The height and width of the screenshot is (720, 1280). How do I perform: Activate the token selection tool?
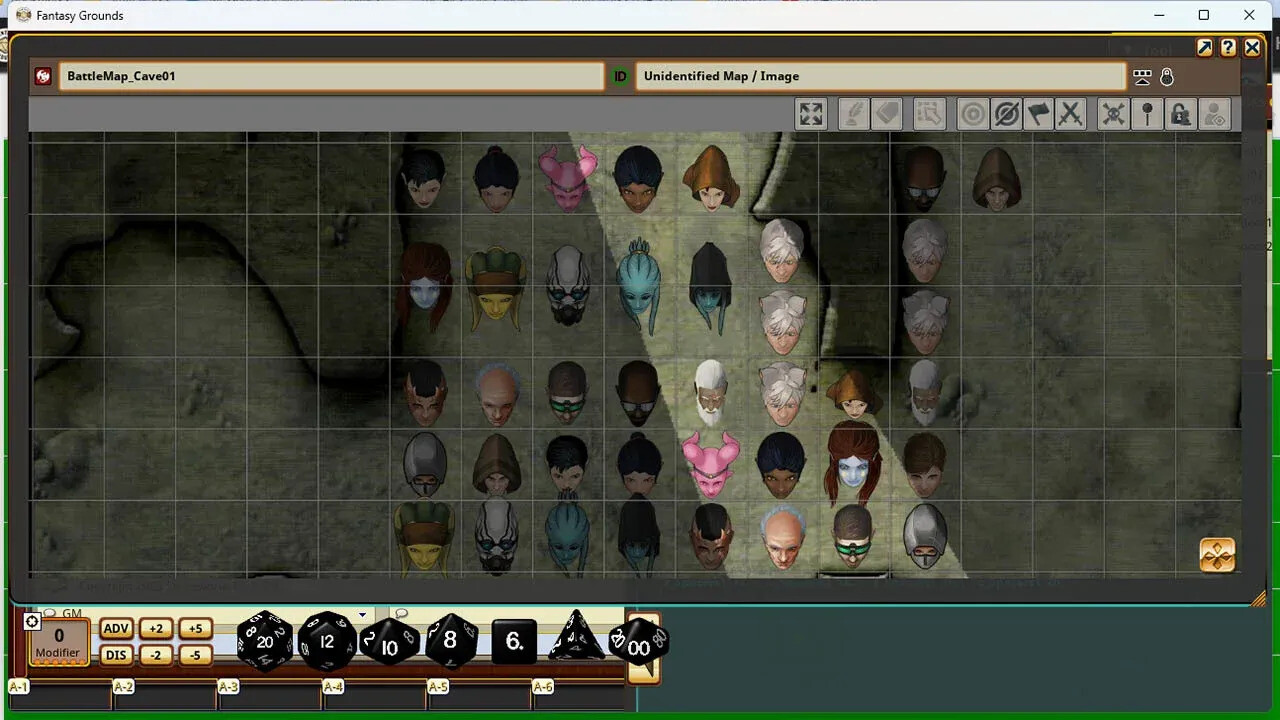click(929, 113)
